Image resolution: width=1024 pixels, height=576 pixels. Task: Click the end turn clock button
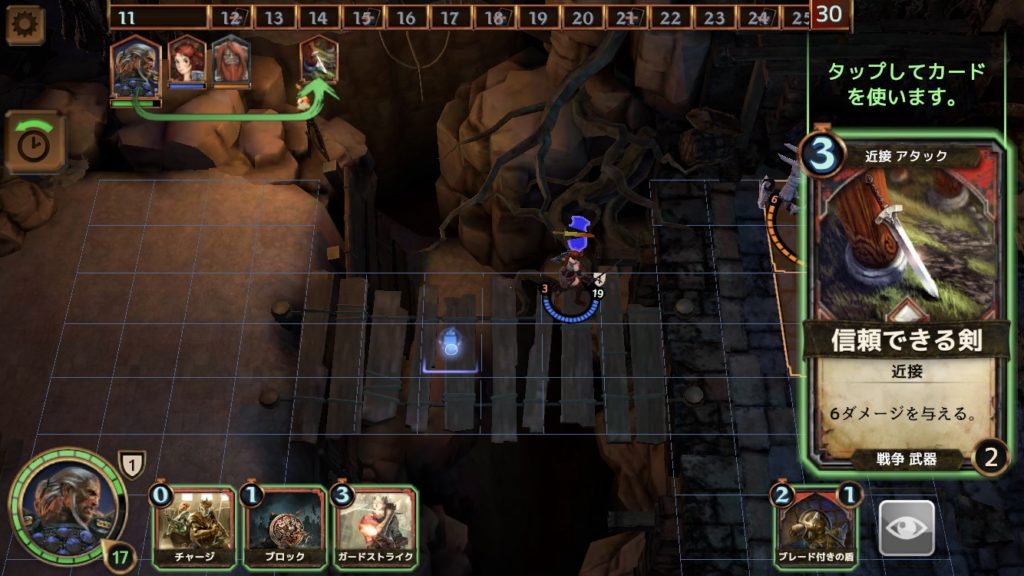coord(34,142)
